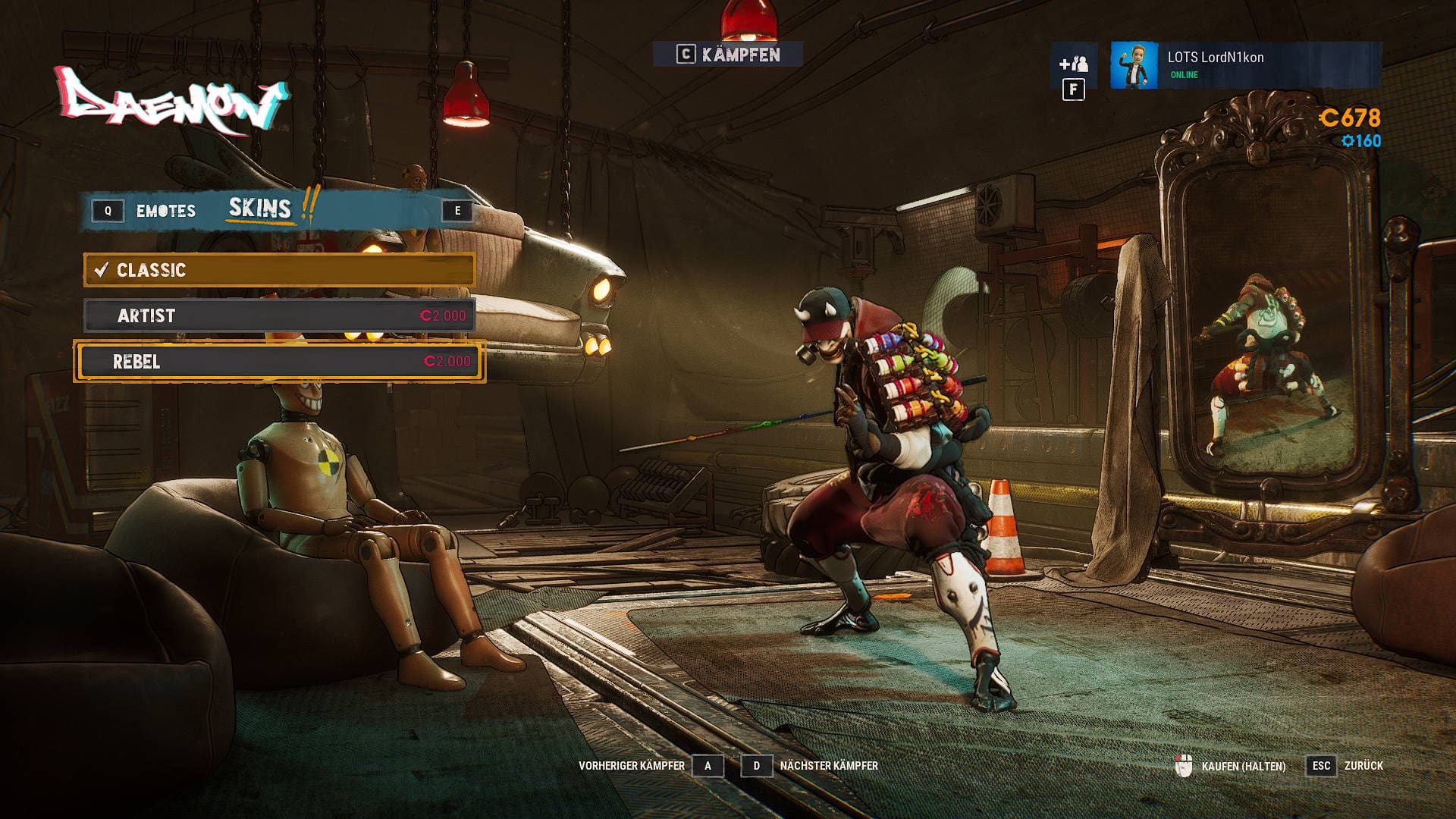Choose the Artist skin for 2.000
1456x819 pixels.
[x=279, y=315]
